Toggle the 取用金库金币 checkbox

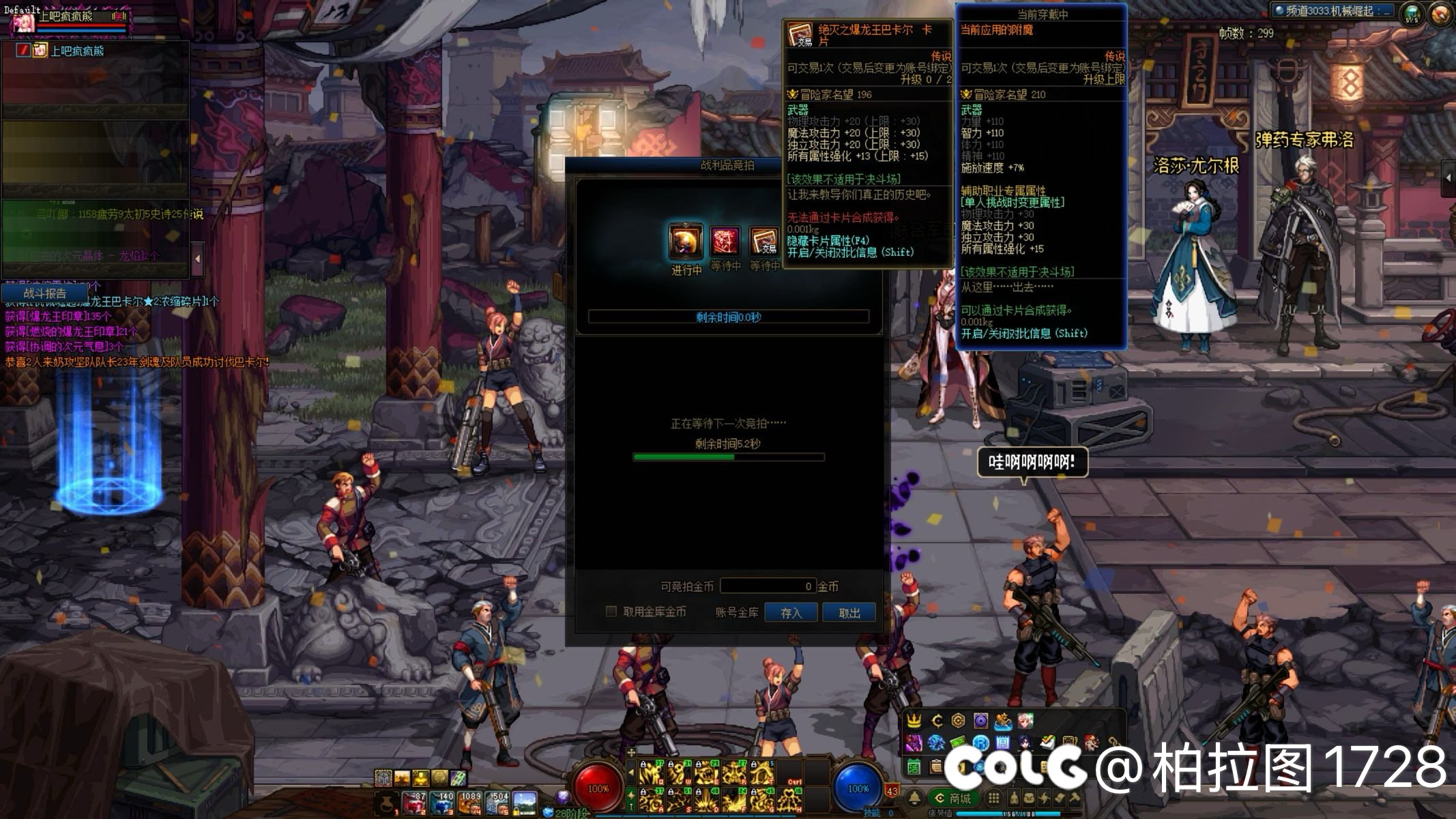[611, 612]
